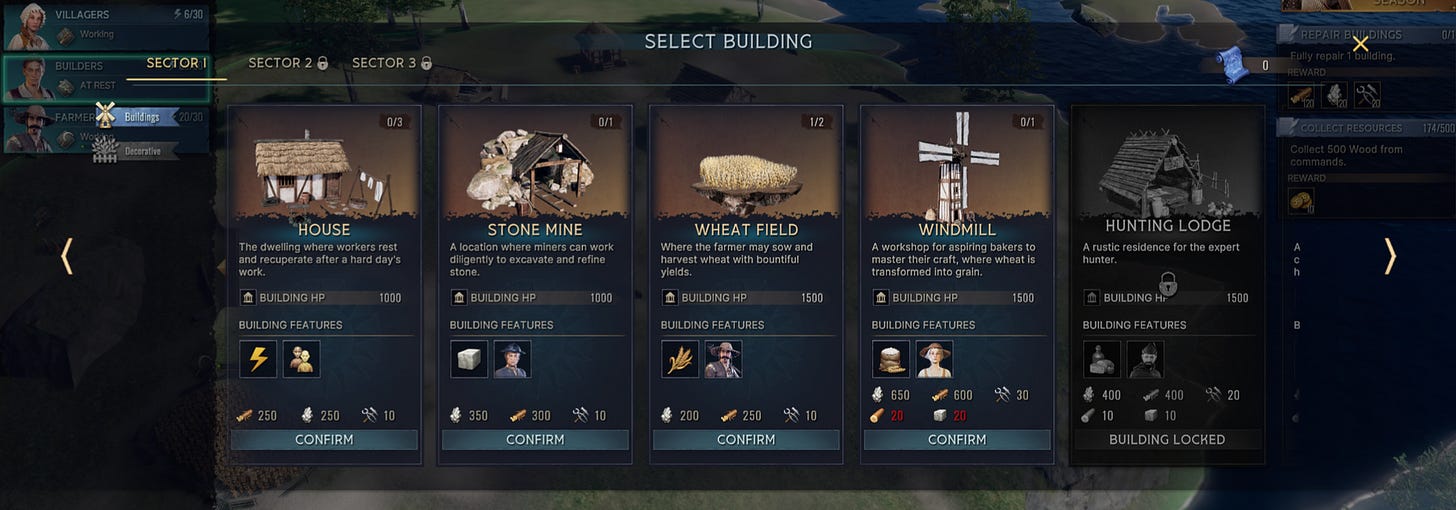Select the Villagers group panel
This screenshot has height=510, width=1456.
click(105, 25)
